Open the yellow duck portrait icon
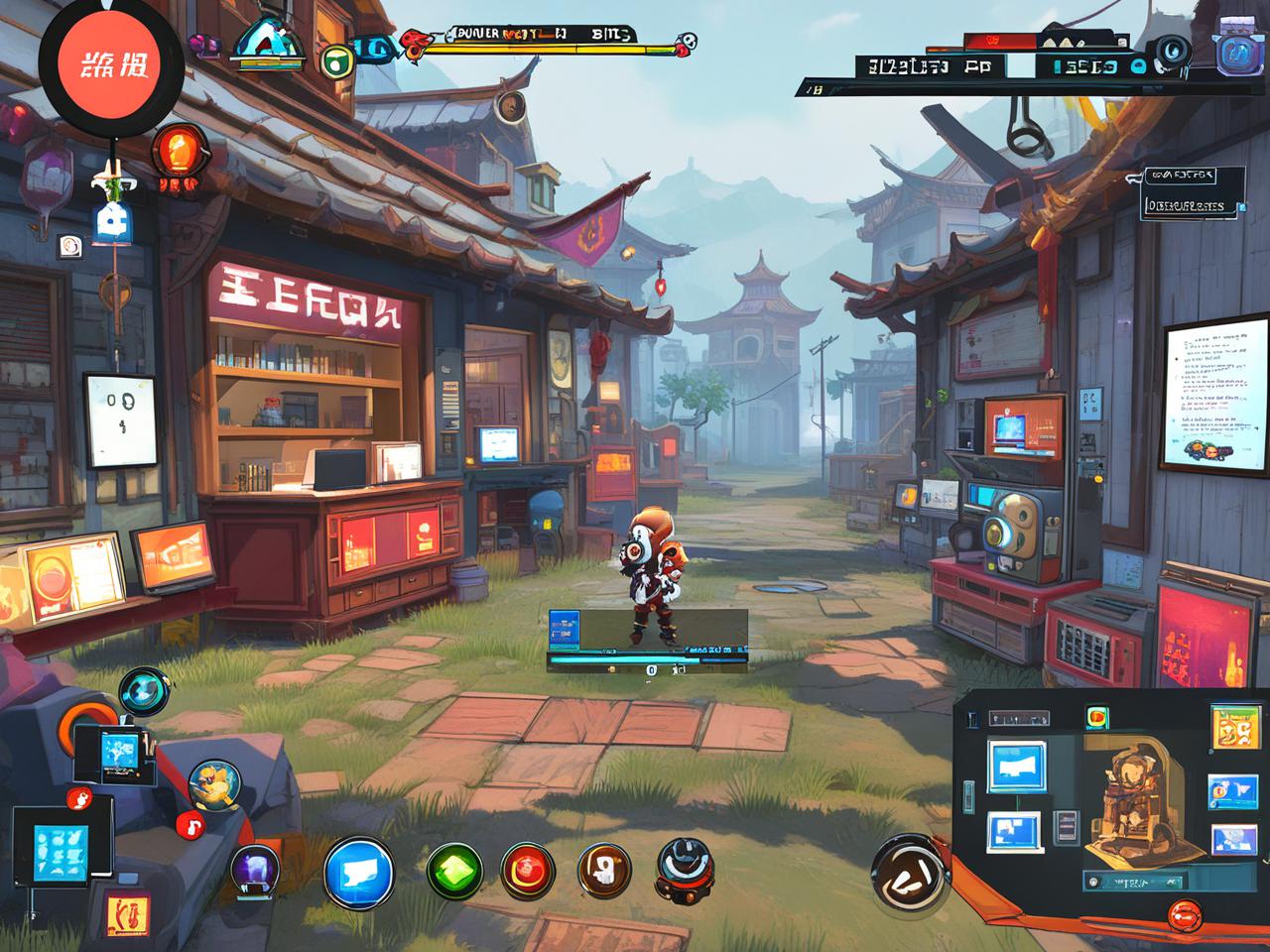 (x=213, y=783)
